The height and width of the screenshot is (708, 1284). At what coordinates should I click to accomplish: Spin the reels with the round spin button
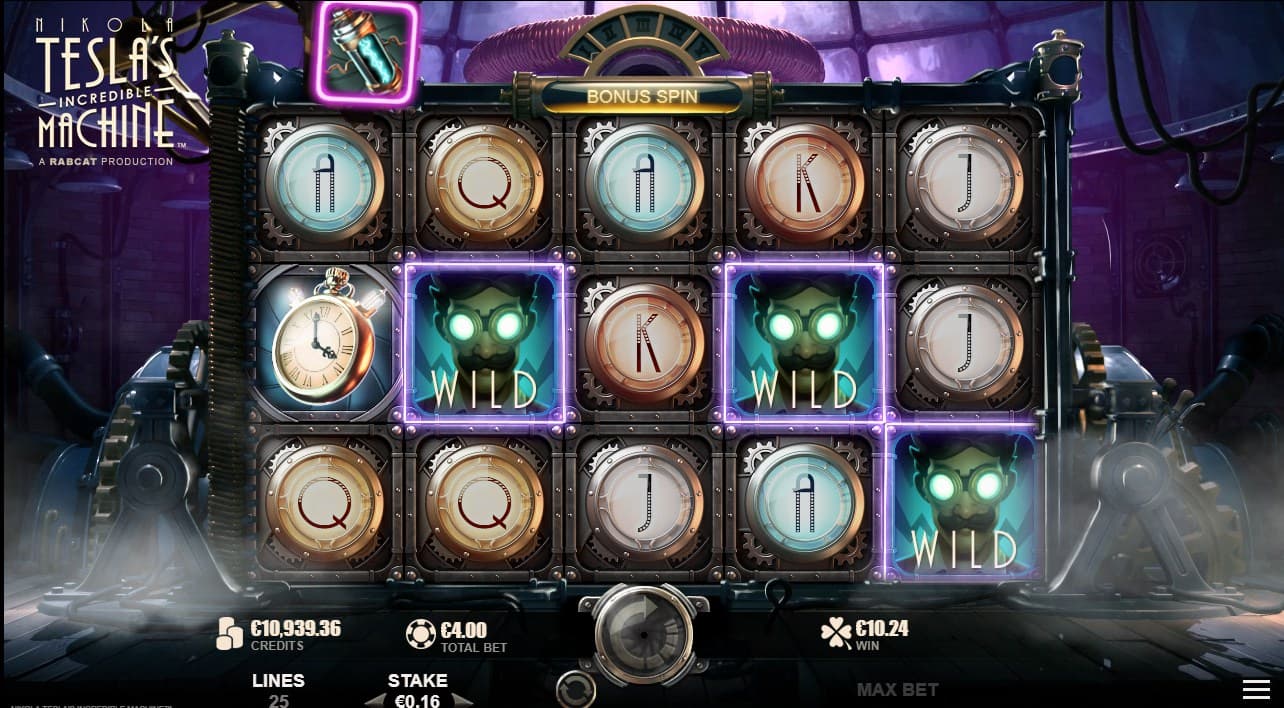(642, 631)
